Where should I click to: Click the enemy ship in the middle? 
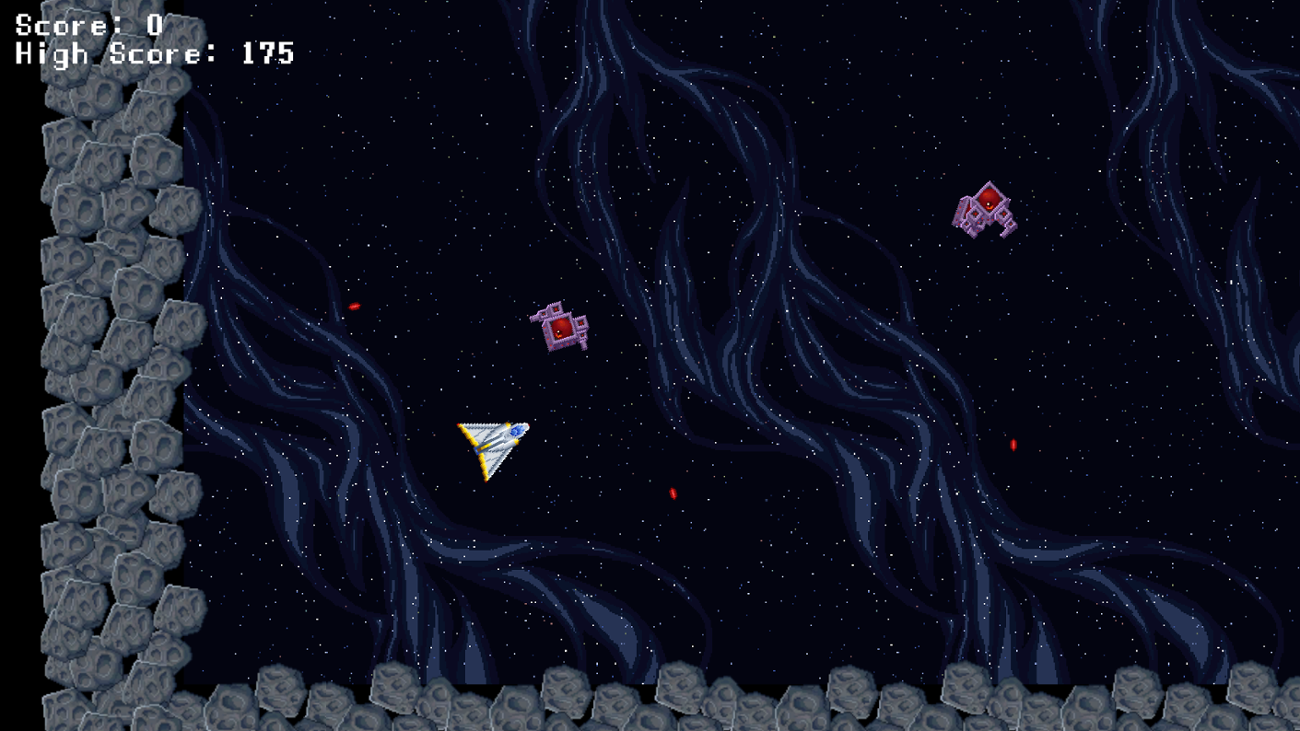pyautogui.click(x=558, y=328)
